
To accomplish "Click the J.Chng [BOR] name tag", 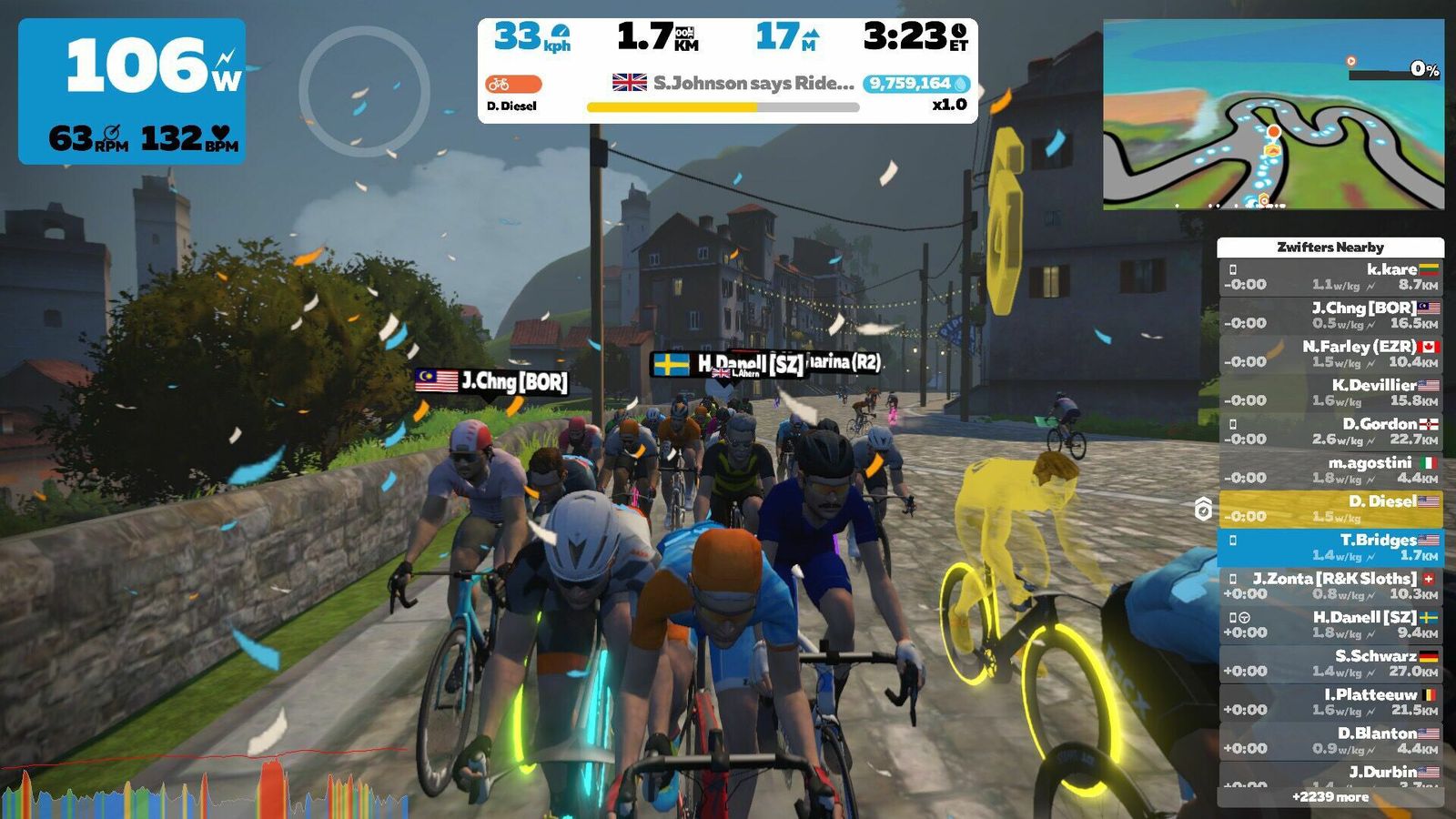I will [492, 381].
